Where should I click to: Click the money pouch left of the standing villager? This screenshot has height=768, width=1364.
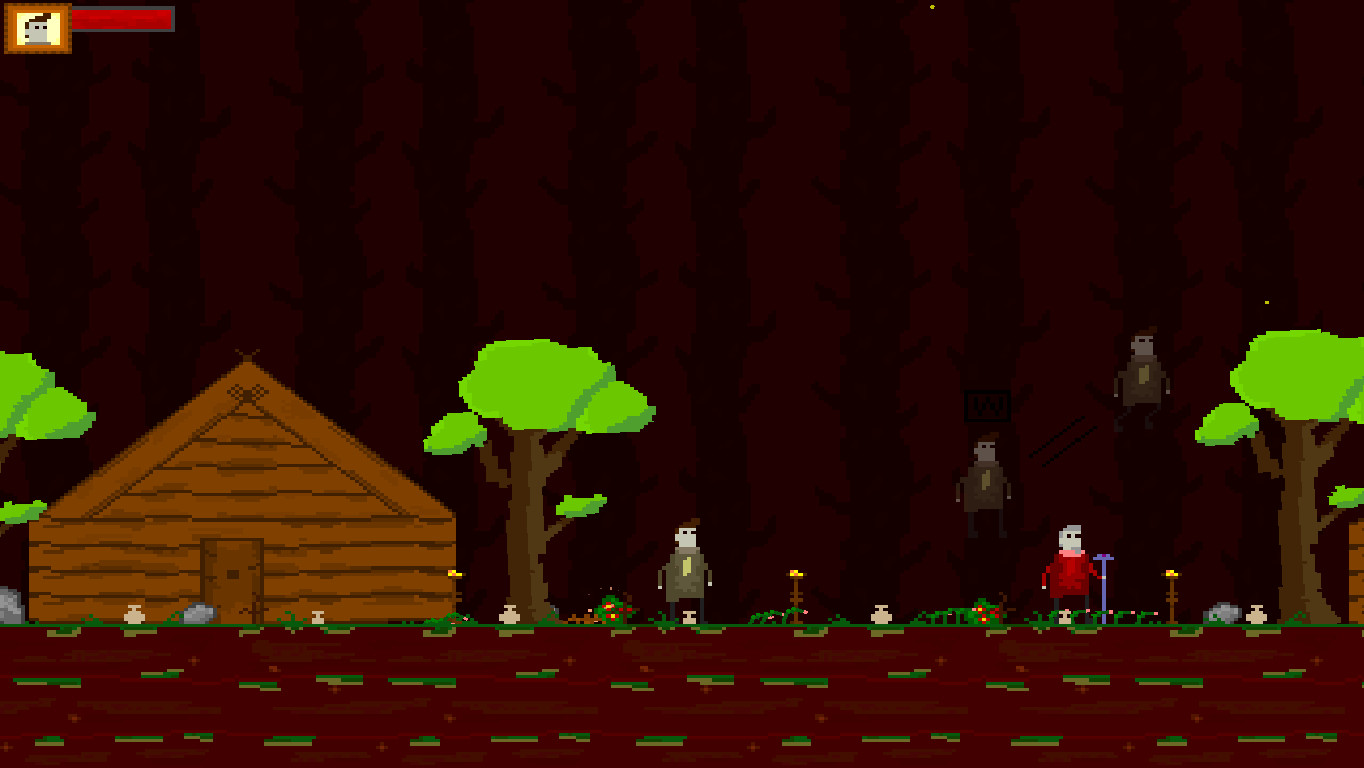point(510,615)
